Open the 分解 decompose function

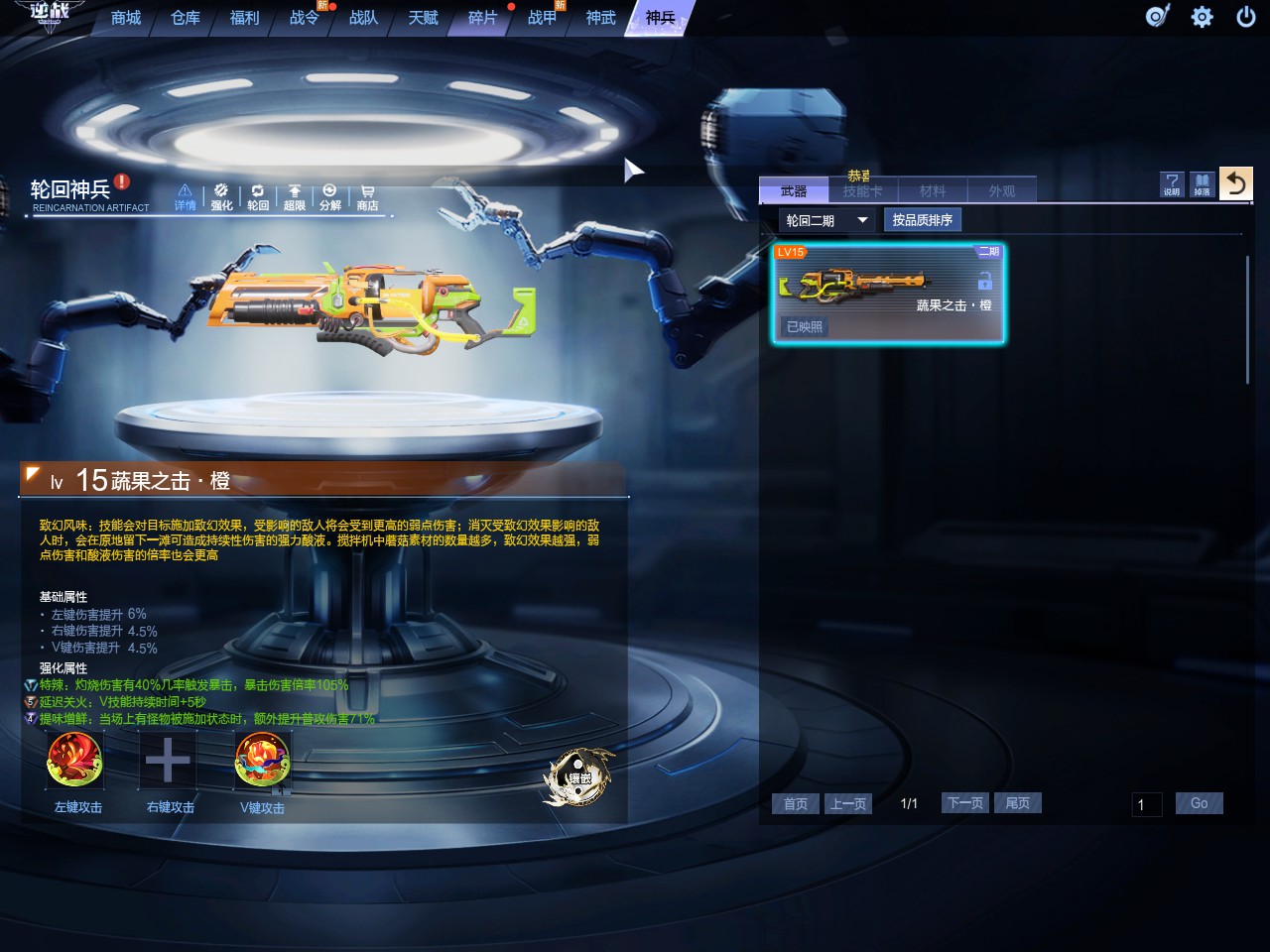pos(330,196)
